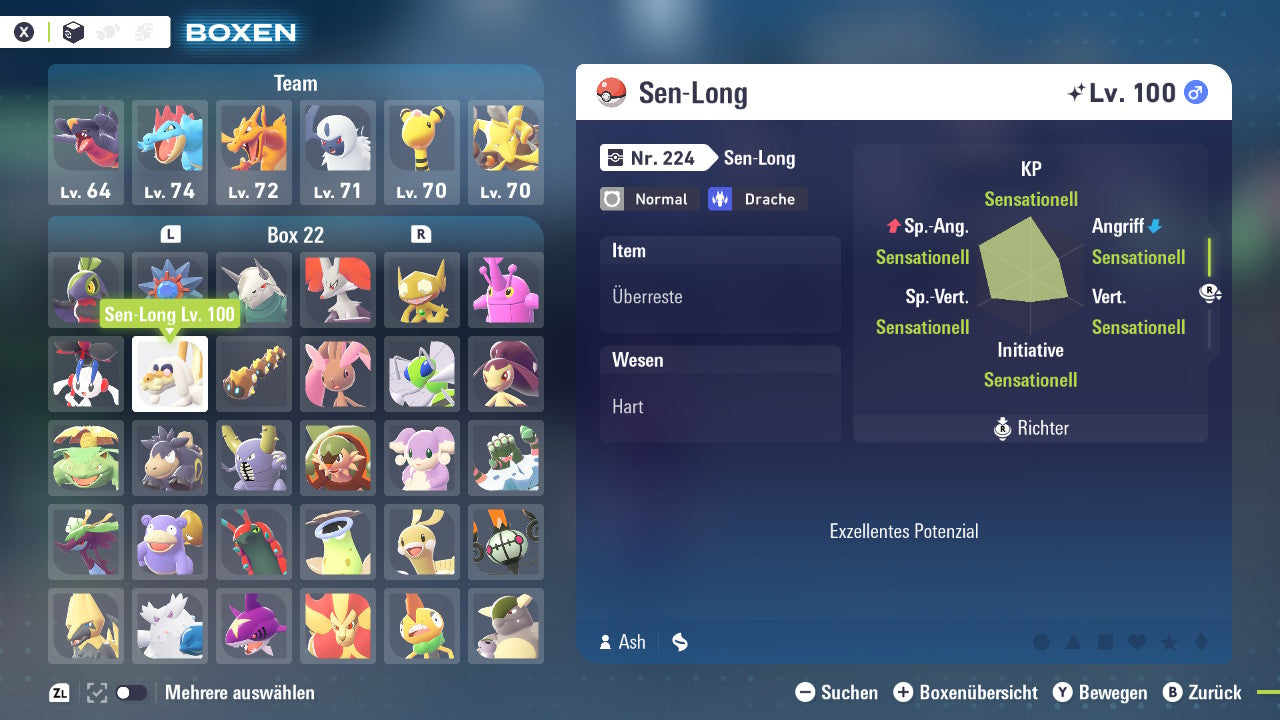Viewport: 1280px width, 720px height.
Task: Click the origin mark icon next to Ash
Action: point(679,642)
